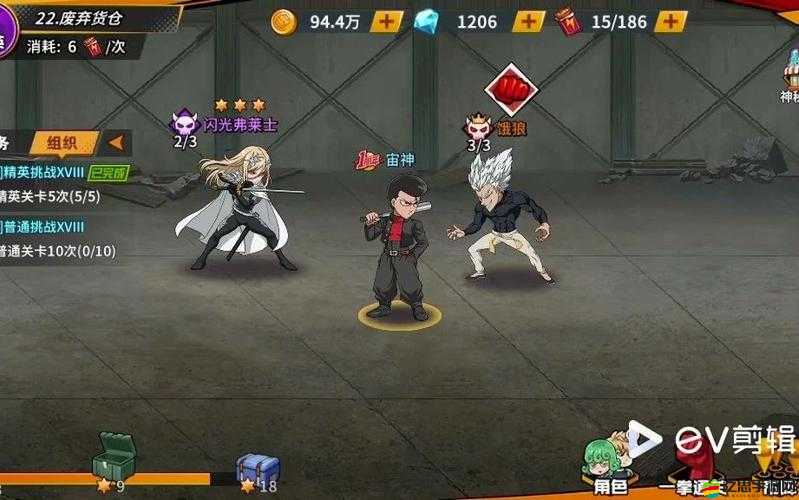The image size is (799, 500).
Task: Buy more diamonds via plus button
Action: [530, 21]
